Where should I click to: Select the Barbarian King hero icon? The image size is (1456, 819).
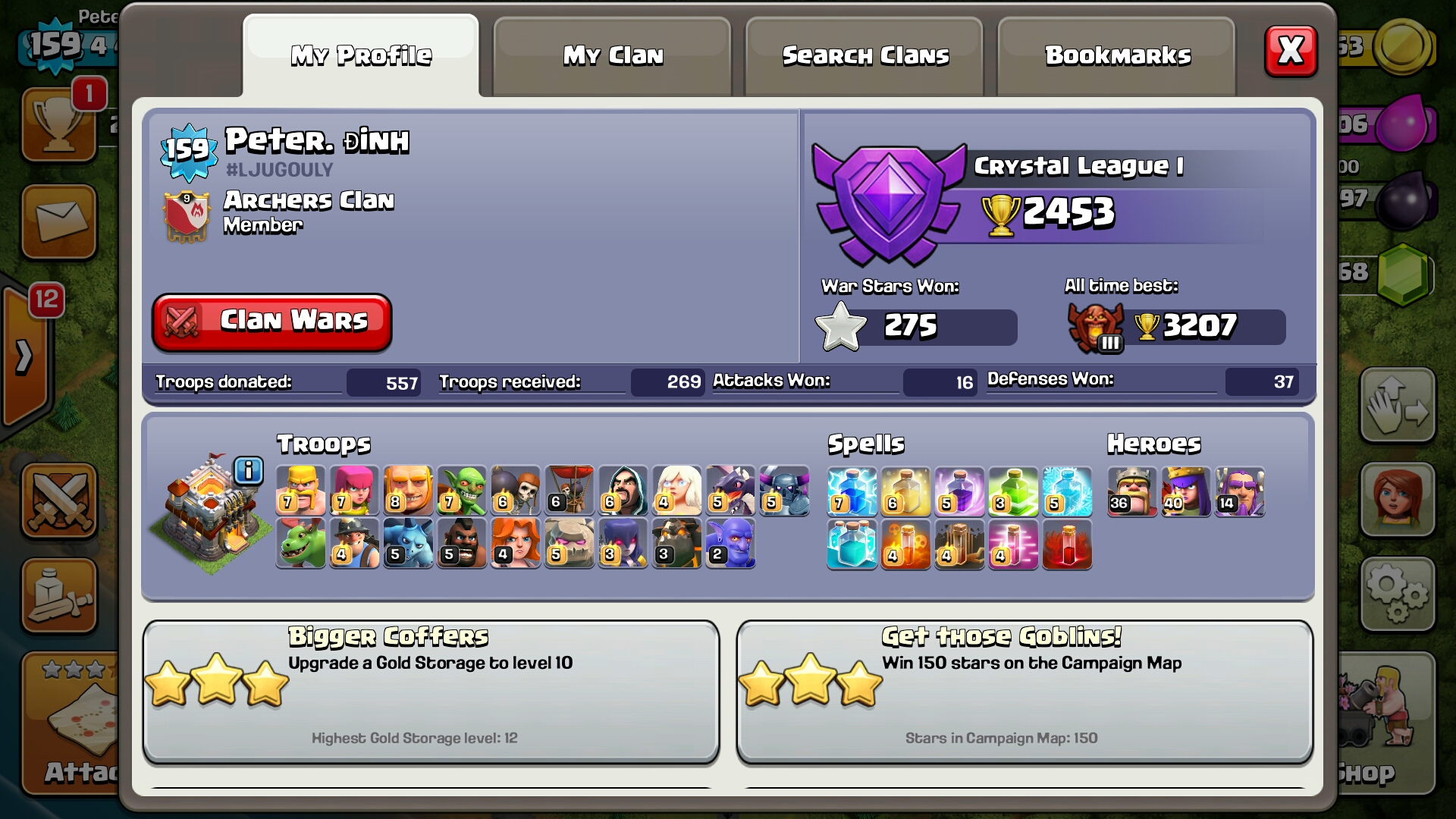(1131, 491)
